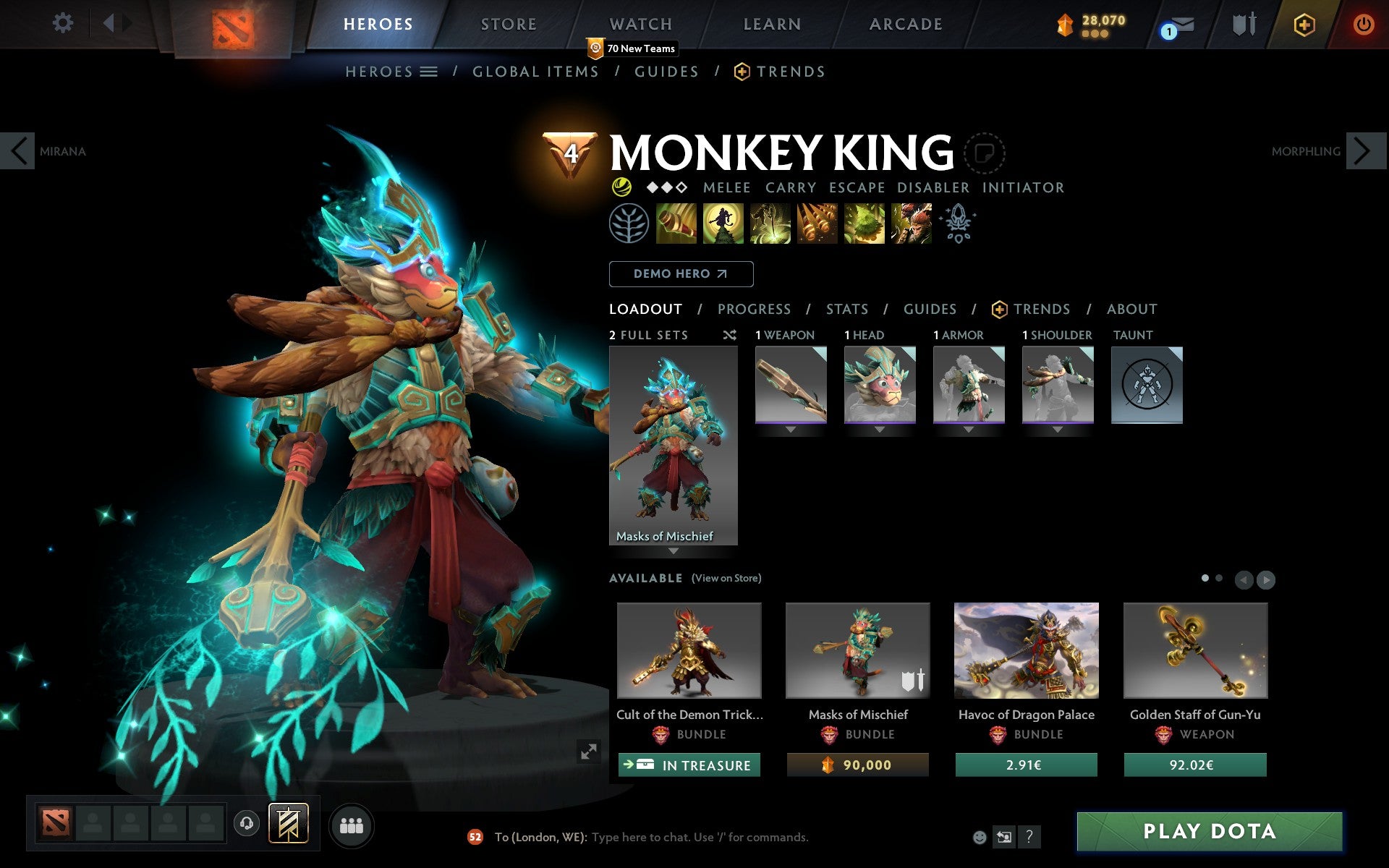Open the emoticon picker beside chat
1389x868 pixels.
coord(980,837)
